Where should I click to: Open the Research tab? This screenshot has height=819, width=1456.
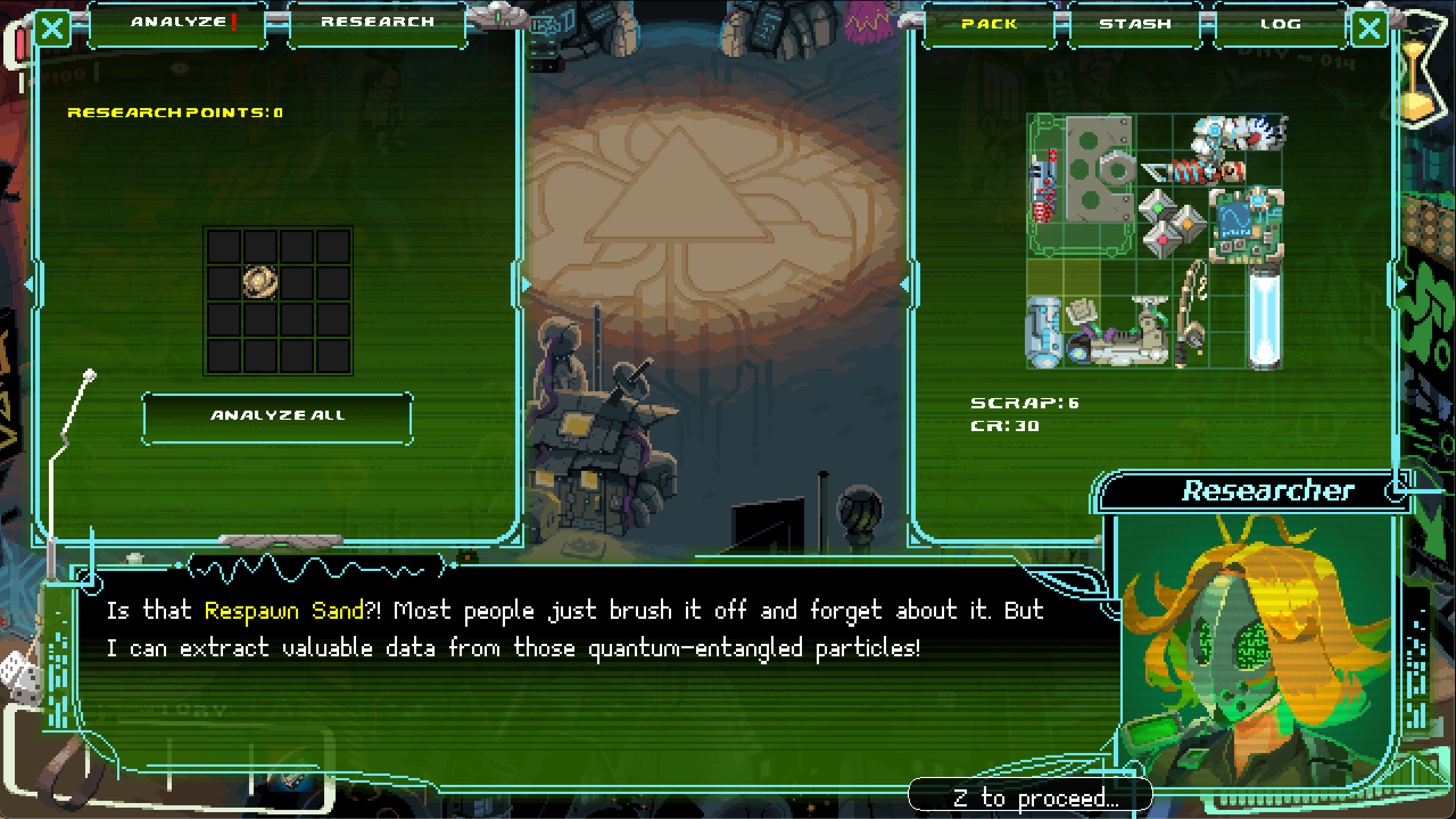[378, 23]
